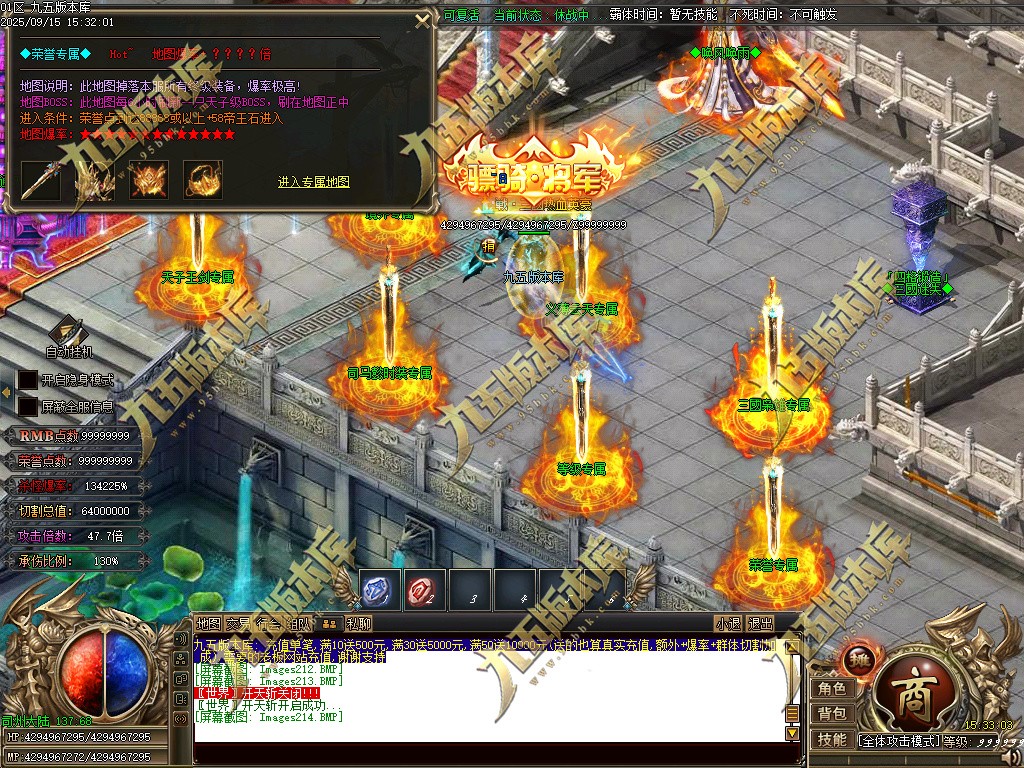Open the 行会 guild tab

click(268, 623)
